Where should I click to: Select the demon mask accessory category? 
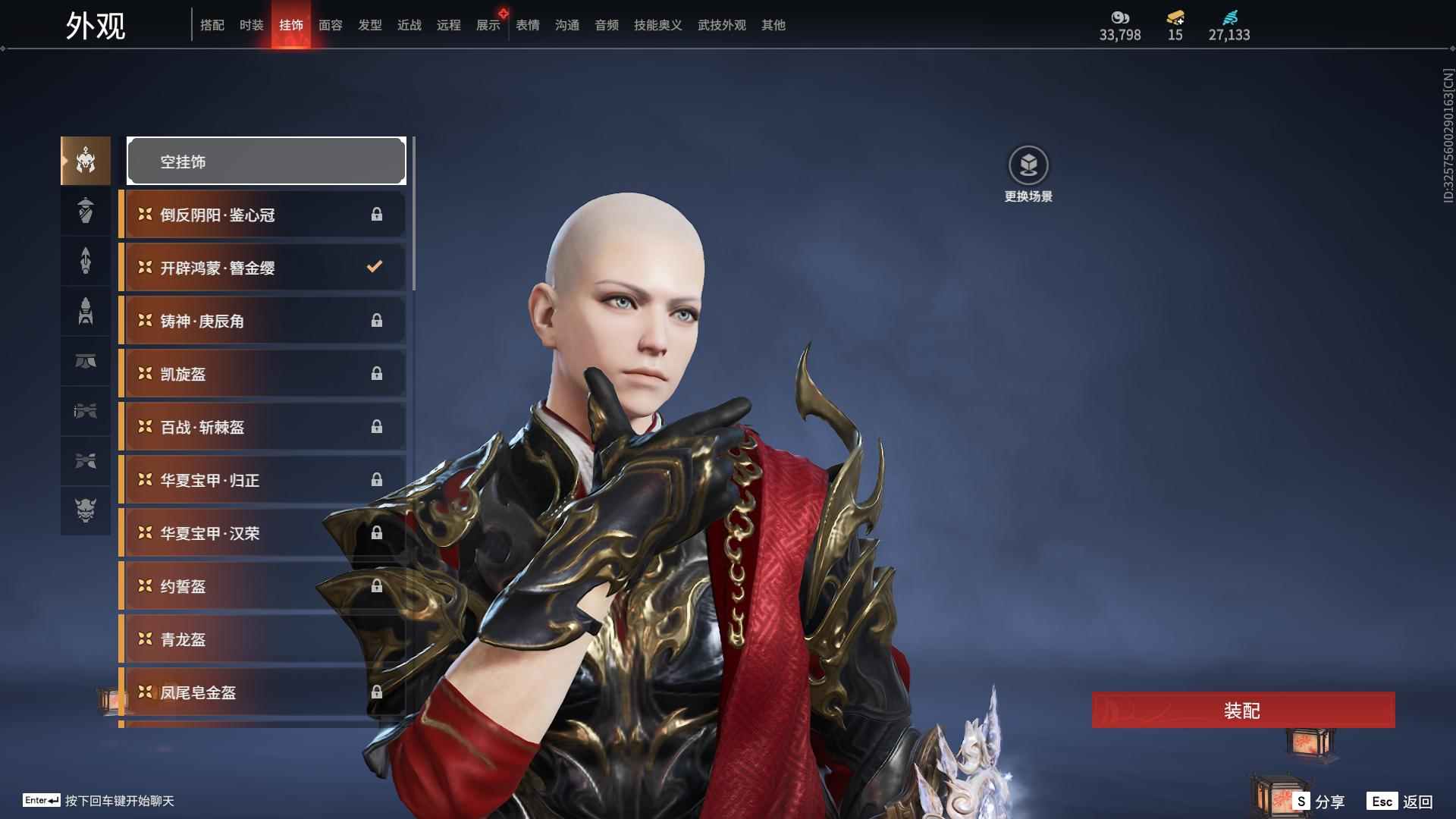(x=86, y=510)
